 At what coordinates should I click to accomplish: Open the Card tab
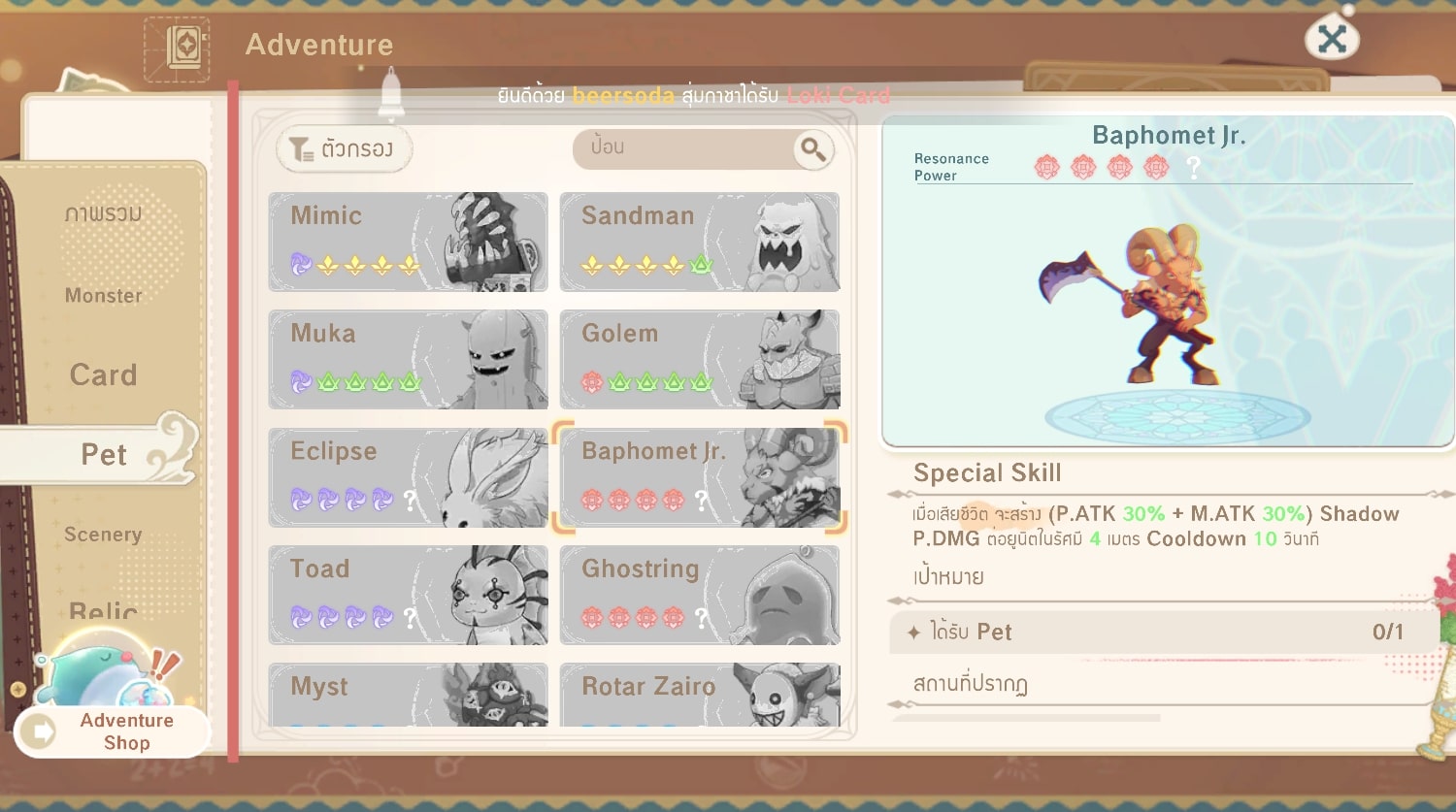tap(103, 375)
